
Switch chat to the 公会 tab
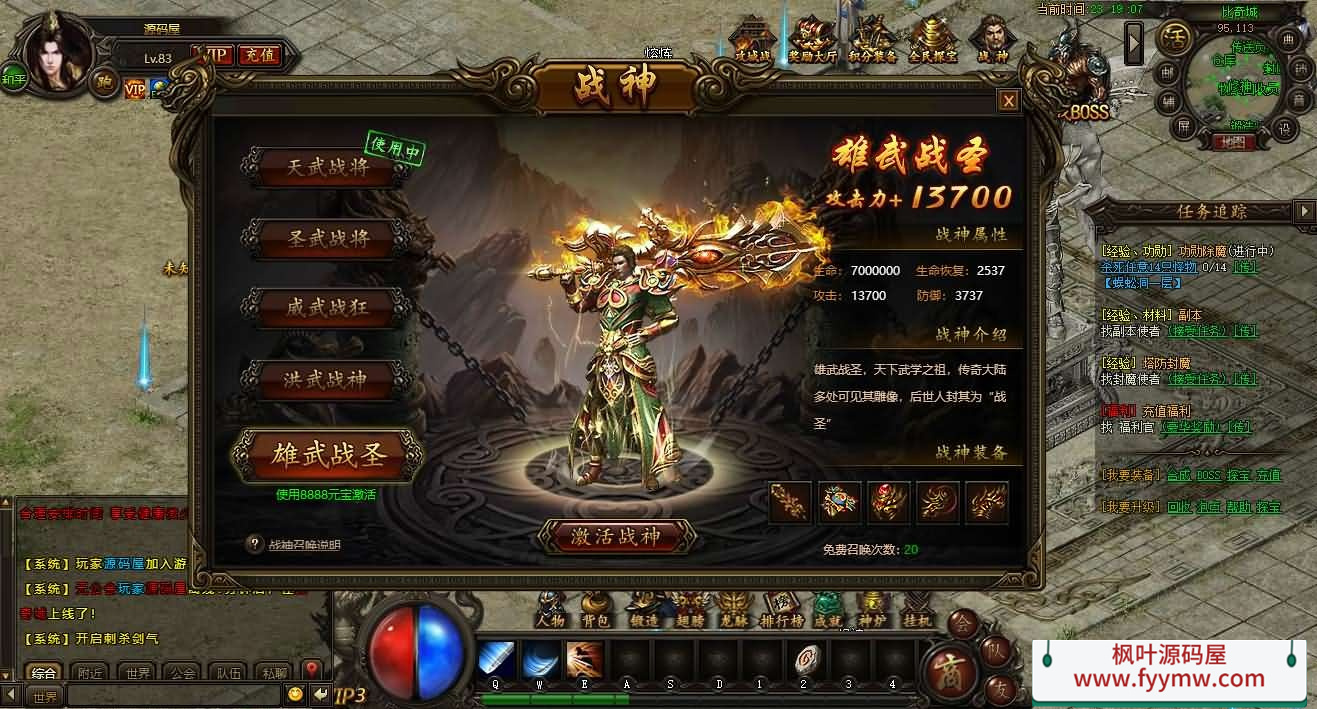click(182, 673)
